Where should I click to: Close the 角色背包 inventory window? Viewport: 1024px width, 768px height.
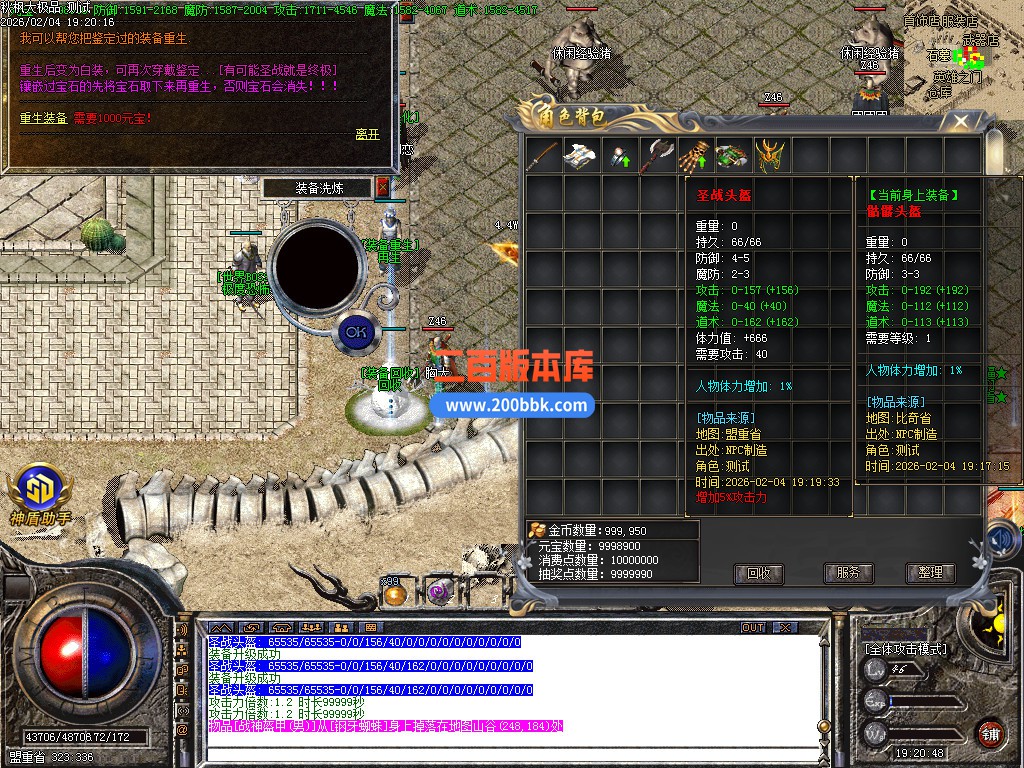960,122
